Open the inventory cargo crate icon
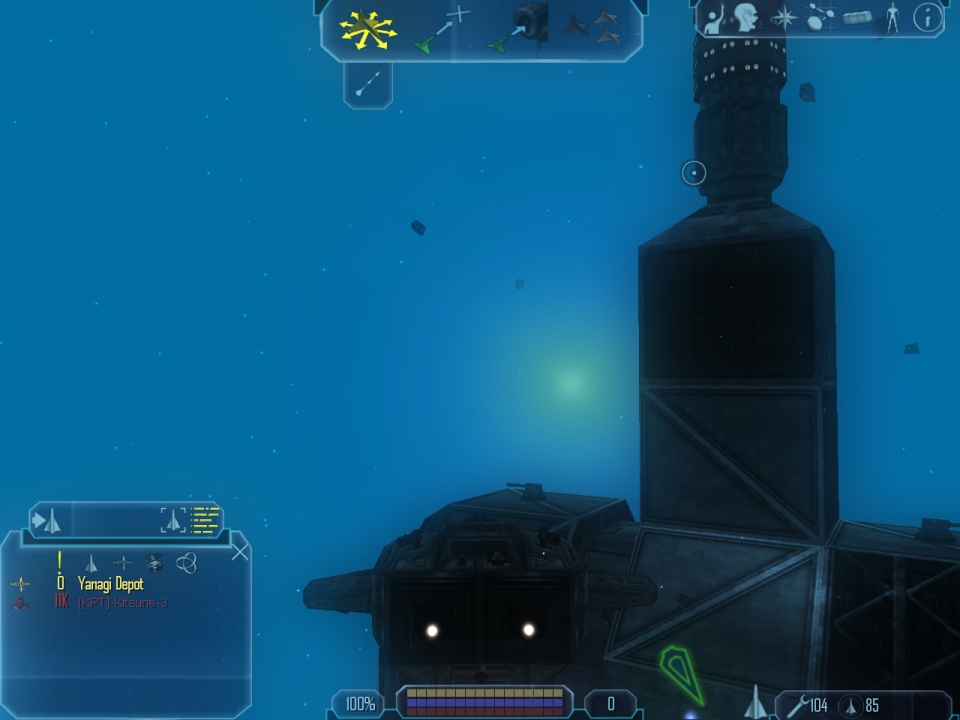 (x=857, y=18)
